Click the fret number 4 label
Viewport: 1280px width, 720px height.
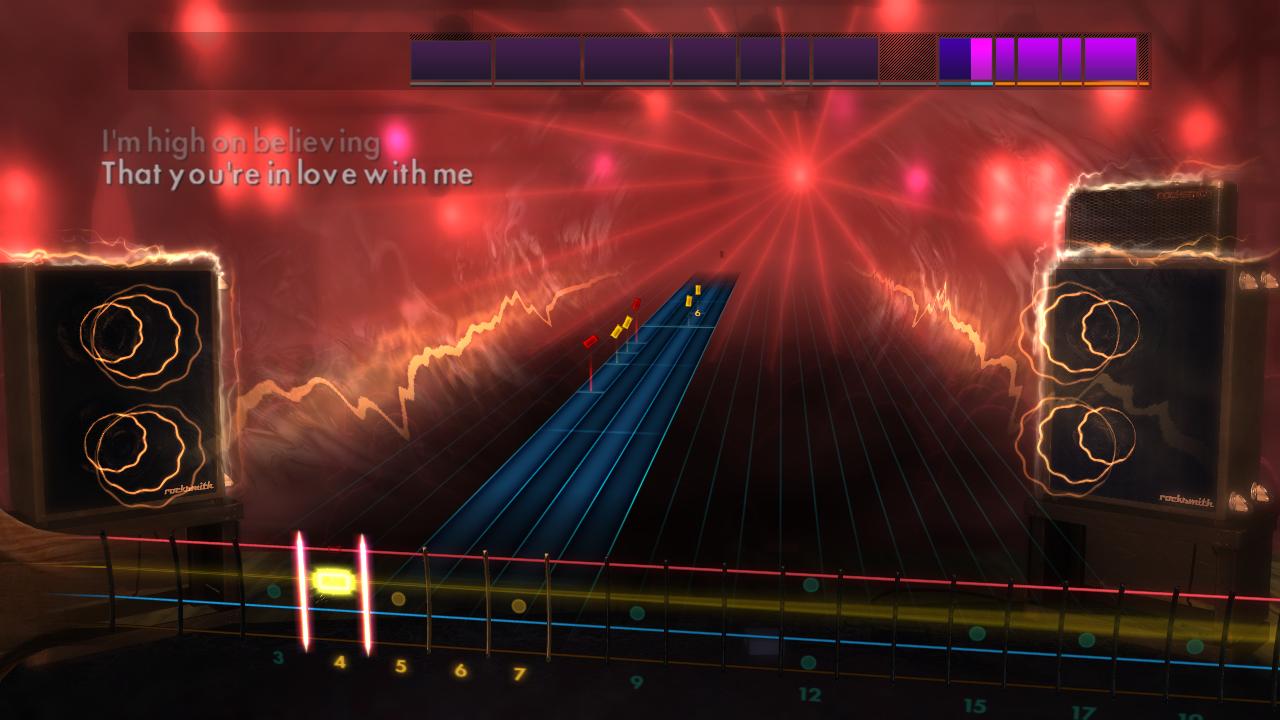341,660
